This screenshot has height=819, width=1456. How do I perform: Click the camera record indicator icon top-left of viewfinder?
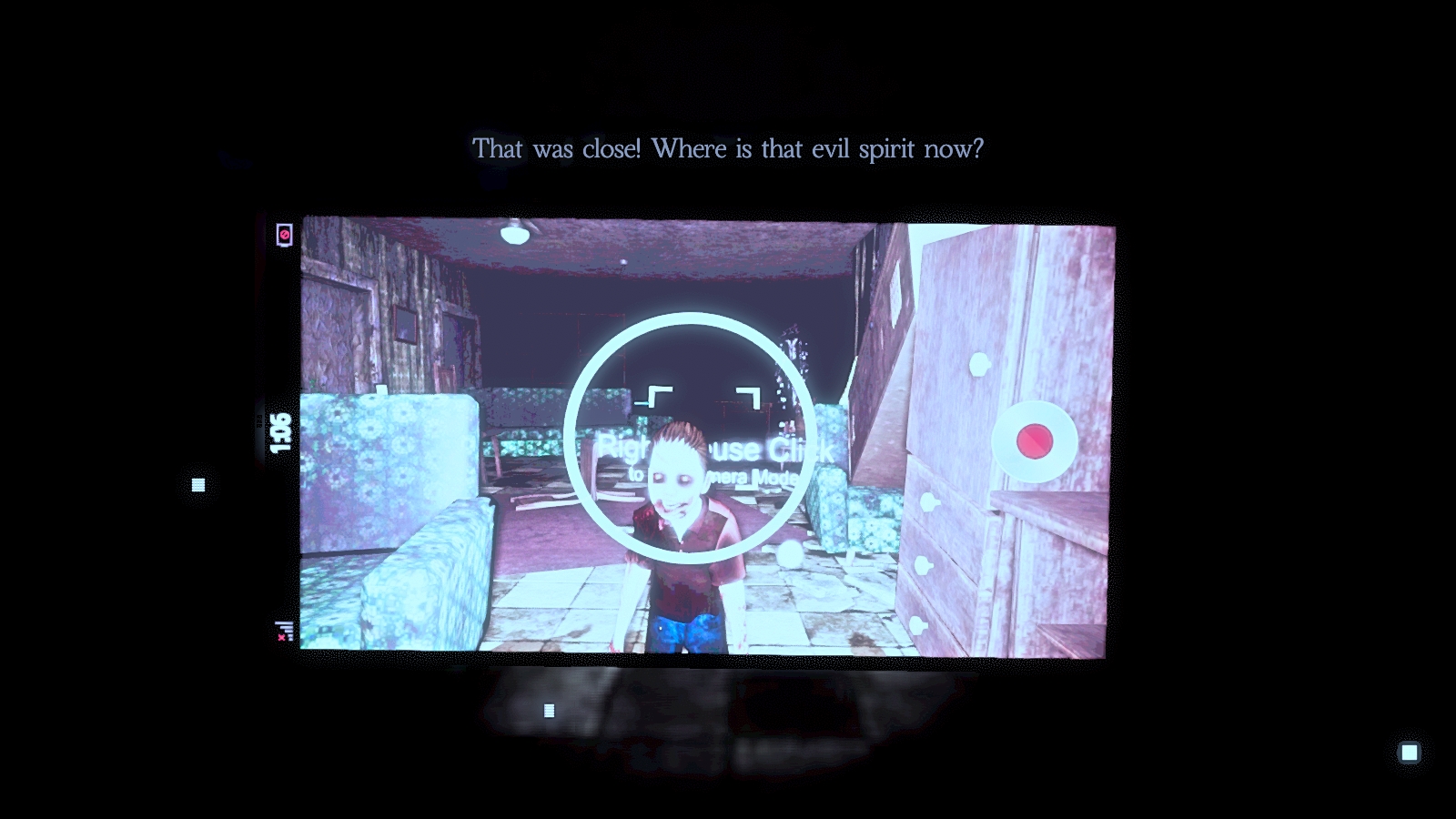click(x=283, y=235)
